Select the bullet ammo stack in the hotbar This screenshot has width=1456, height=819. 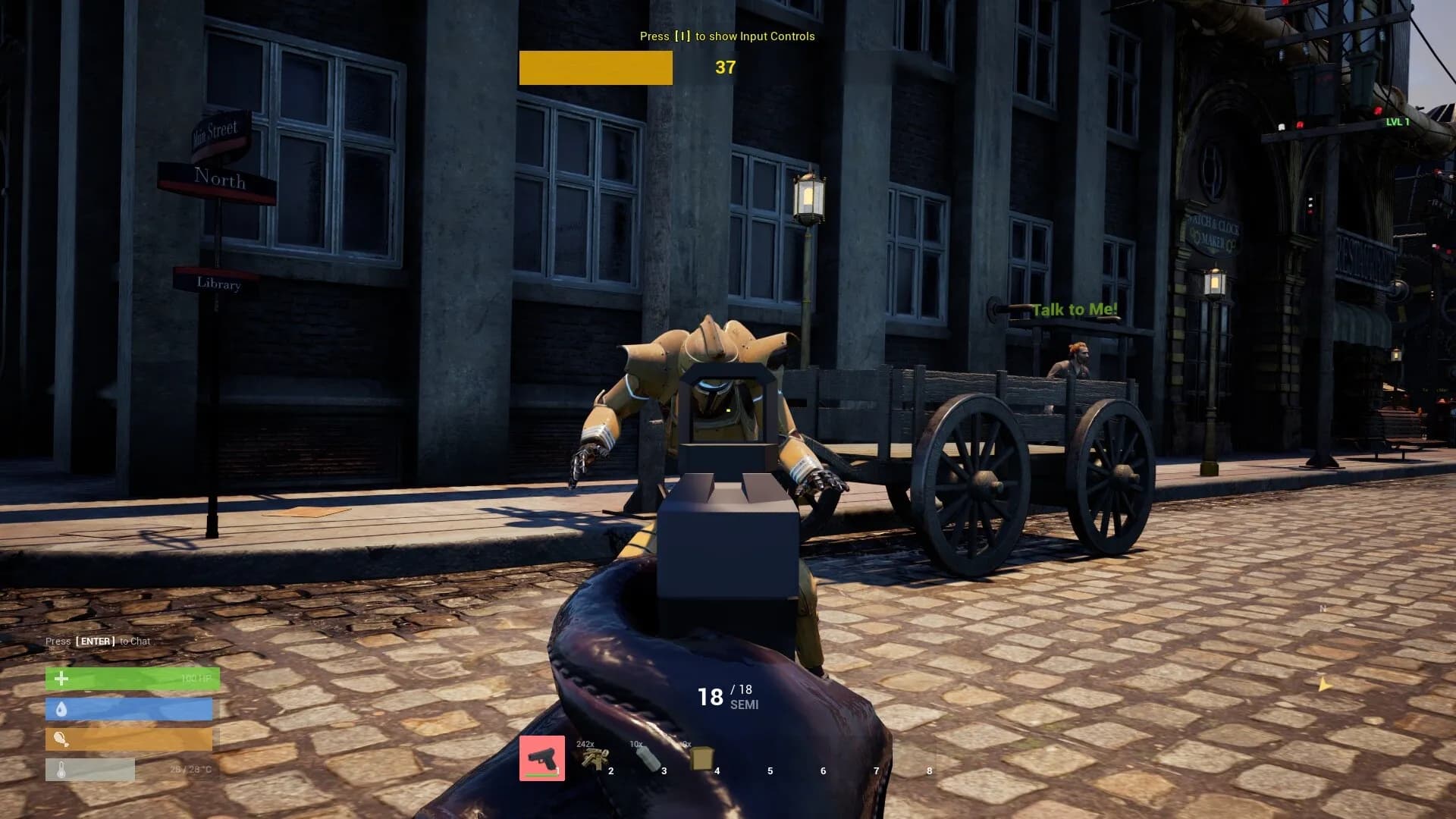click(x=595, y=758)
